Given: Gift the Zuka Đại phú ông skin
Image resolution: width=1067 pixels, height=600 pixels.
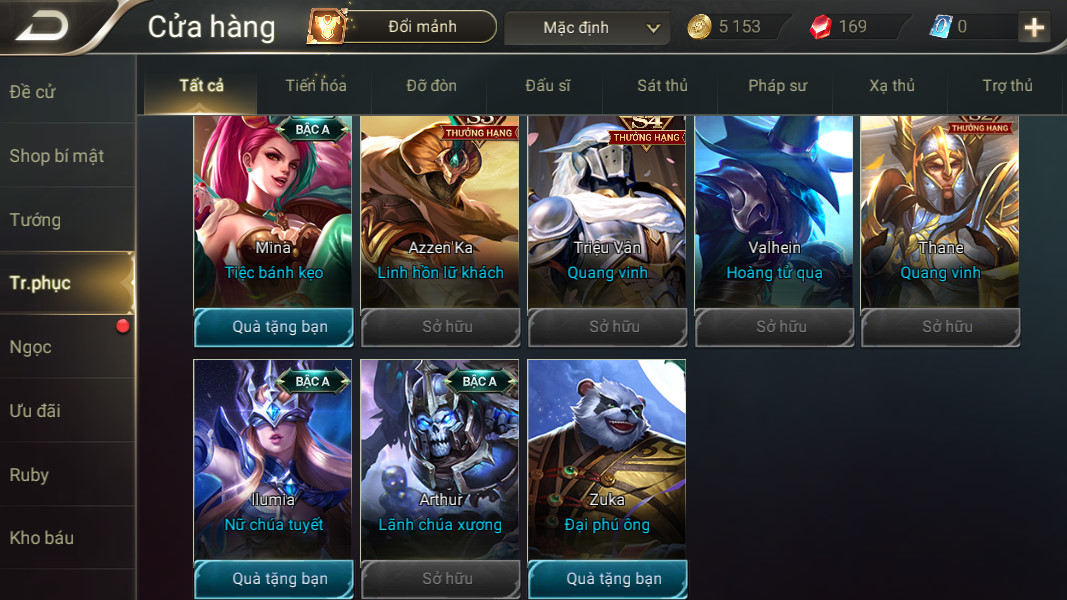Looking at the screenshot, I should pyautogui.click(x=607, y=579).
